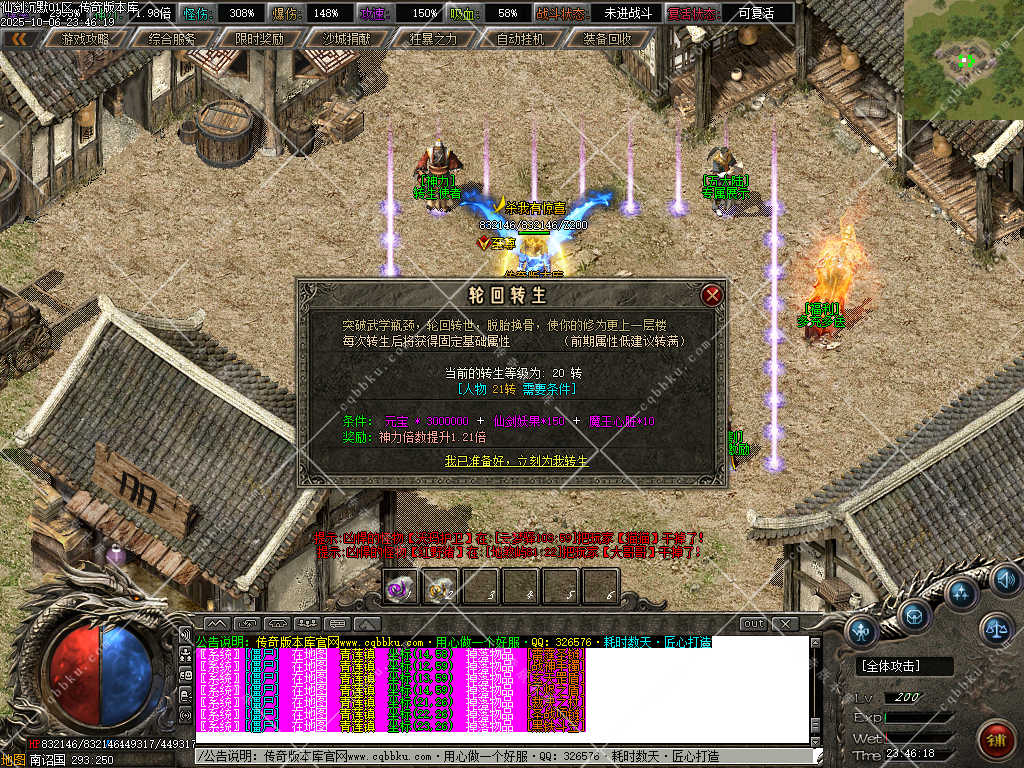Open the 狂暴之力 menu
The image size is (1024, 768).
[433, 39]
